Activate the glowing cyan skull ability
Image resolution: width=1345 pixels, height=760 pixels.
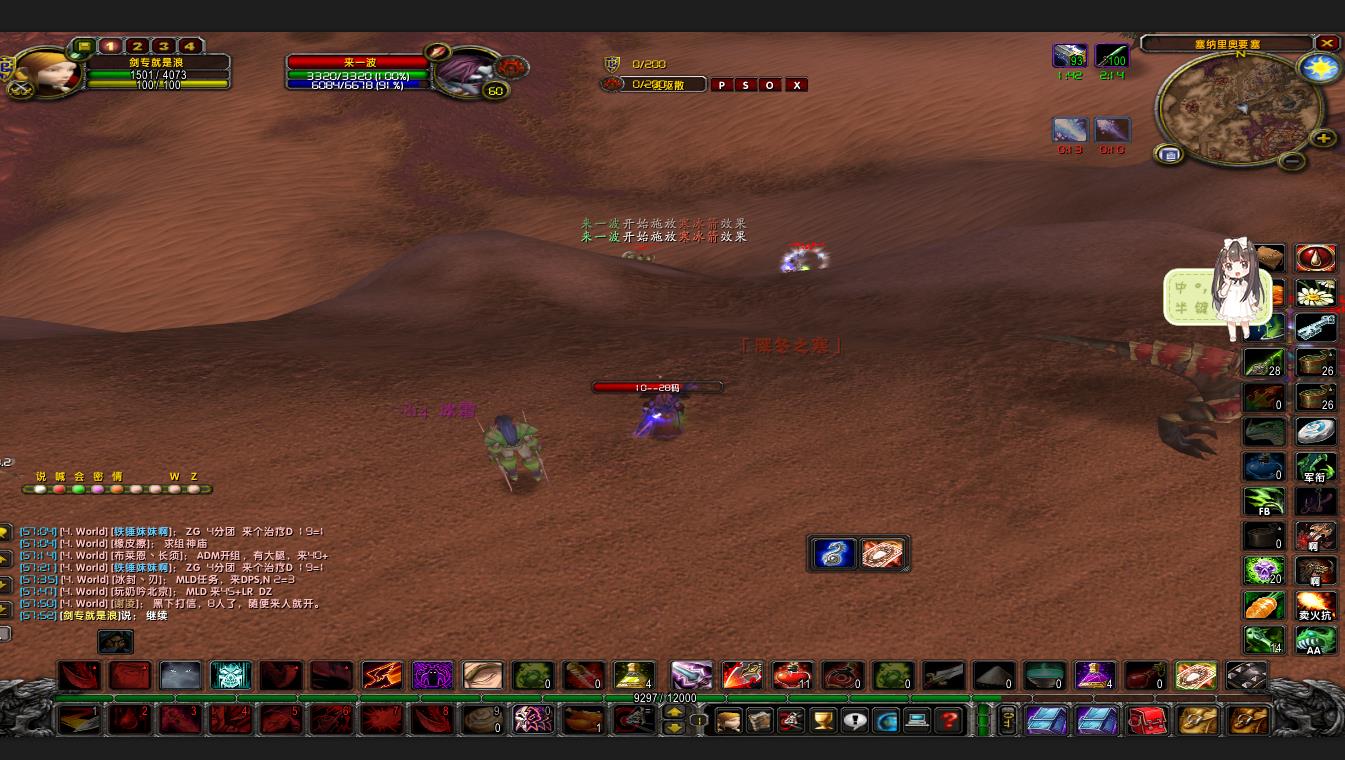[231, 676]
